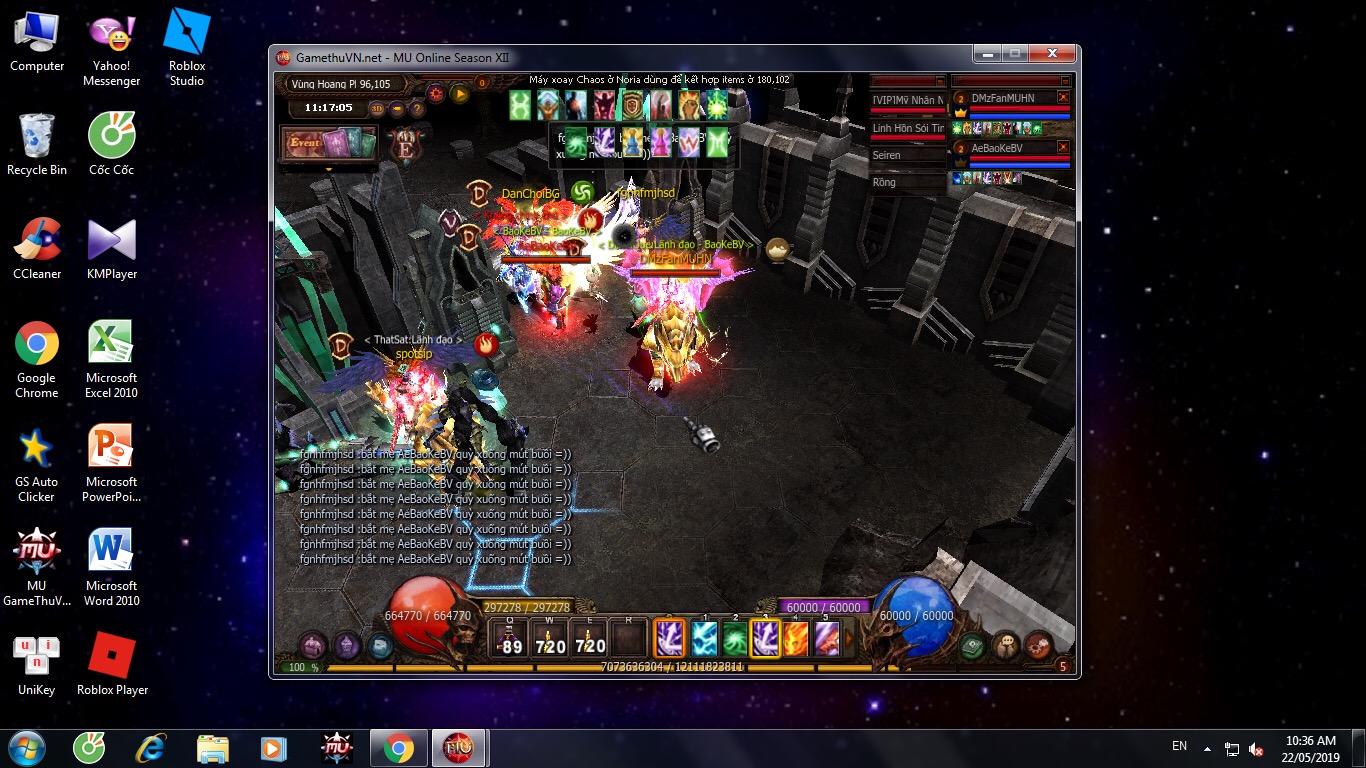
Task: Activate the cyan lightning skill in slot 1
Action: [705, 639]
